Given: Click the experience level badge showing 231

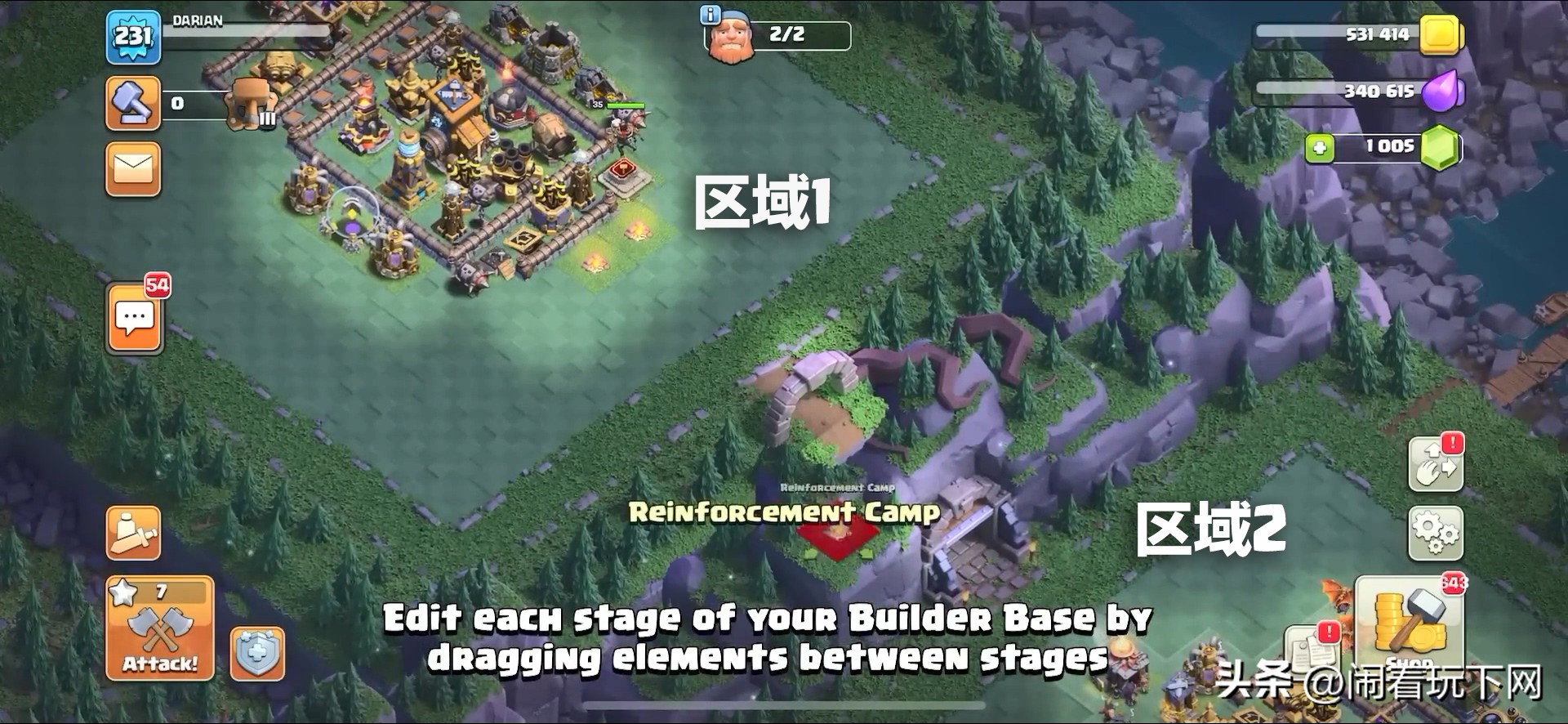Looking at the screenshot, I should [133, 37].
